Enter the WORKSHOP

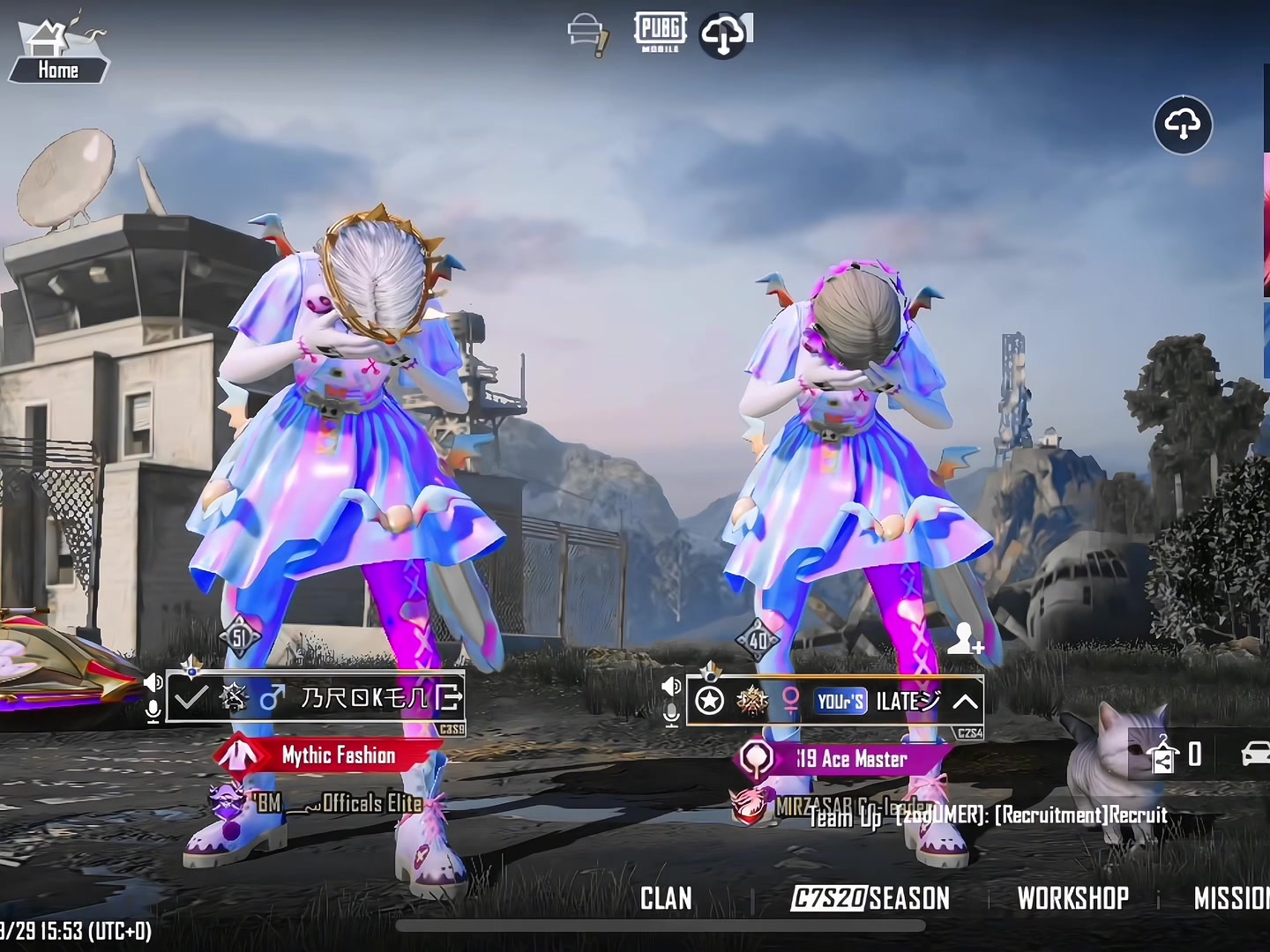1072,898
